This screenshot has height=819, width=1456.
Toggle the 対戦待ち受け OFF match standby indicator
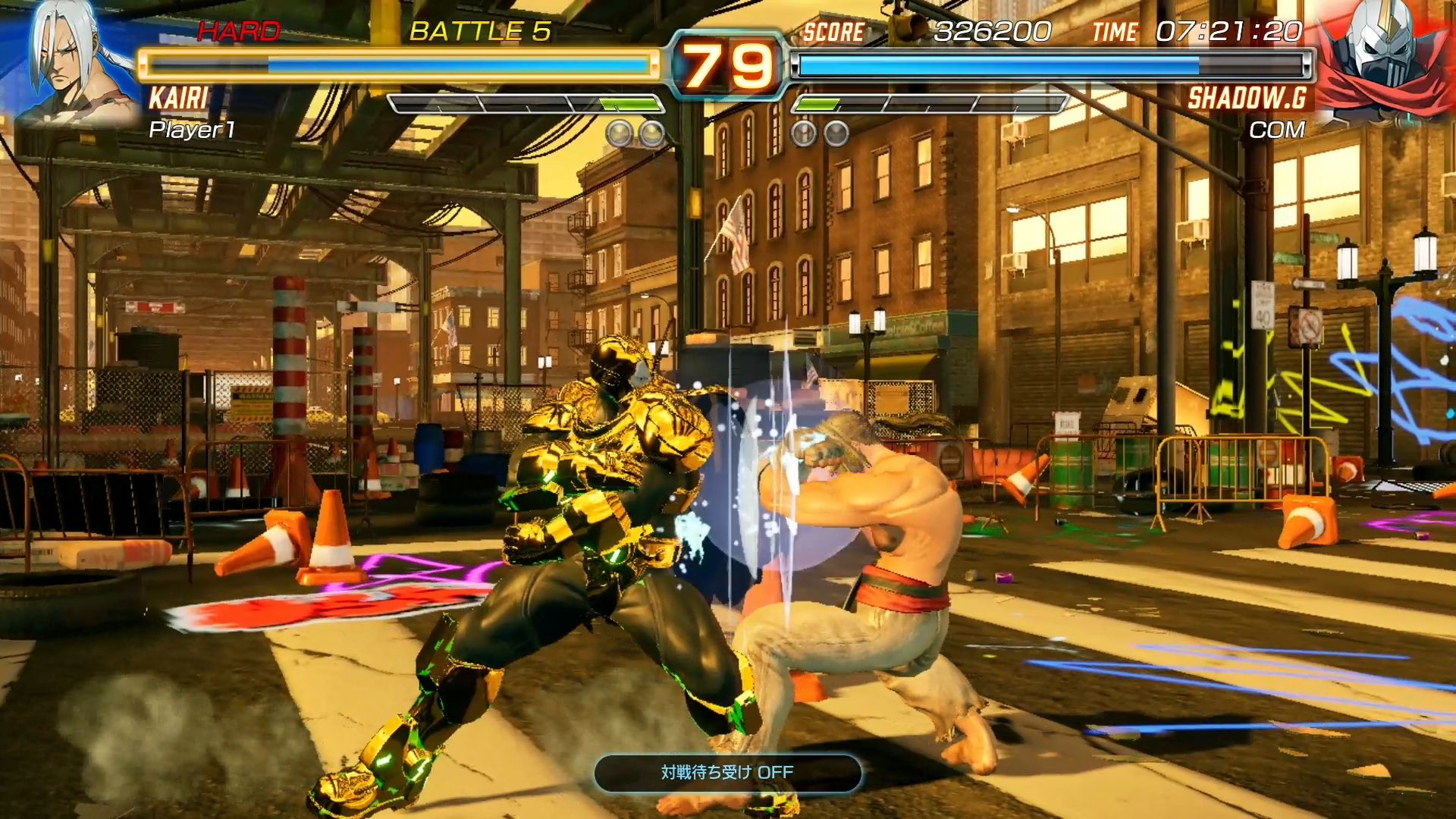[x=727, y=773]
